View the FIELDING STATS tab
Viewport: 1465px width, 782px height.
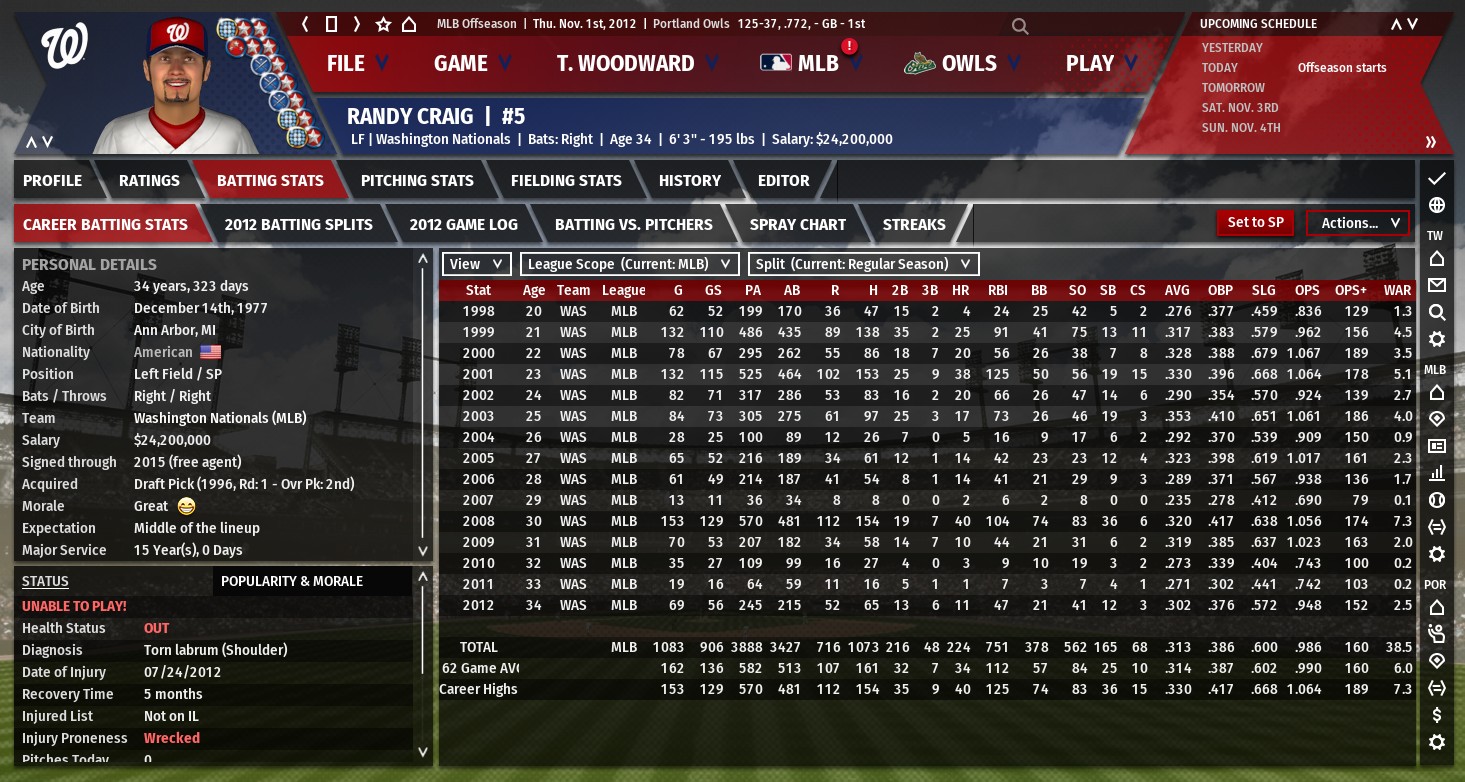tap(566, 181)
